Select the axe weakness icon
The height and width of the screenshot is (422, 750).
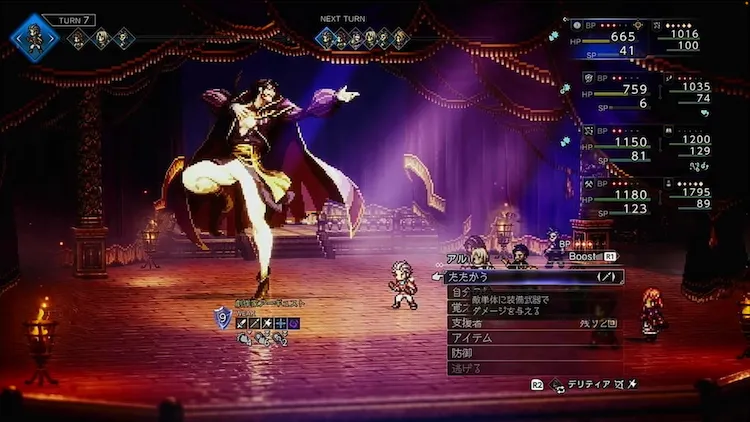click(x=268, y=323)
